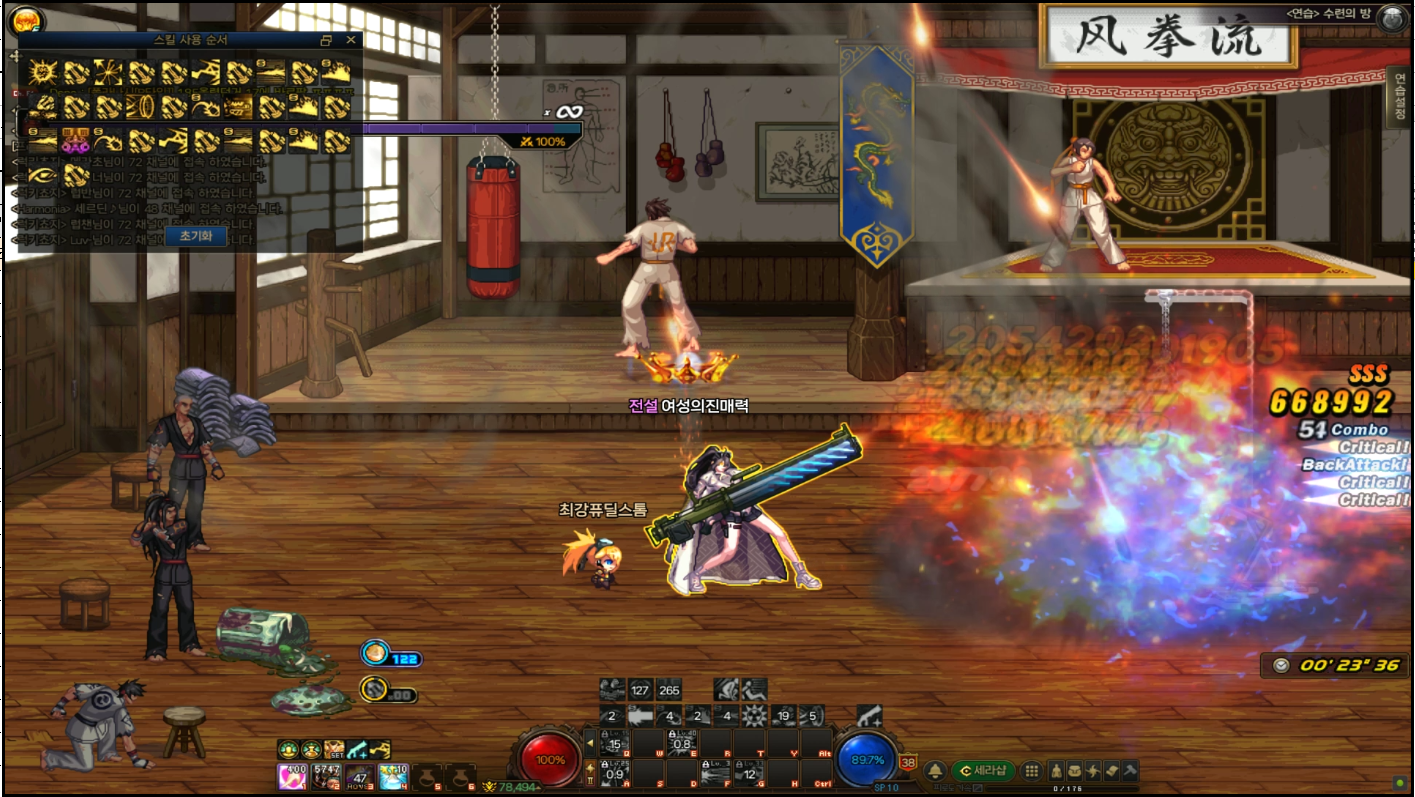Activate the skill on the G slot

point(750,773)
